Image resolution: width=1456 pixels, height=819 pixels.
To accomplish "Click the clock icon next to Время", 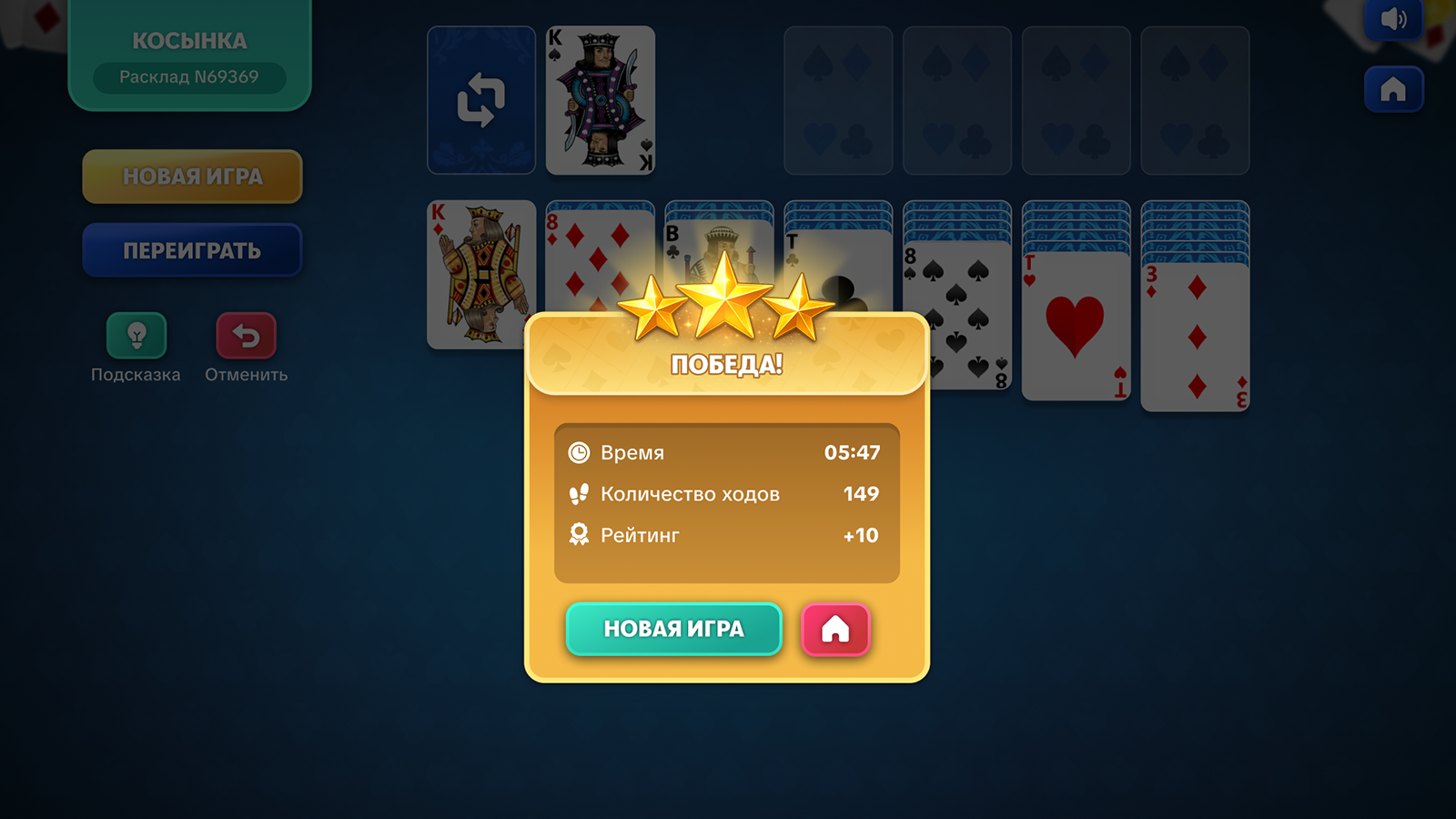I will click(579, 452).
